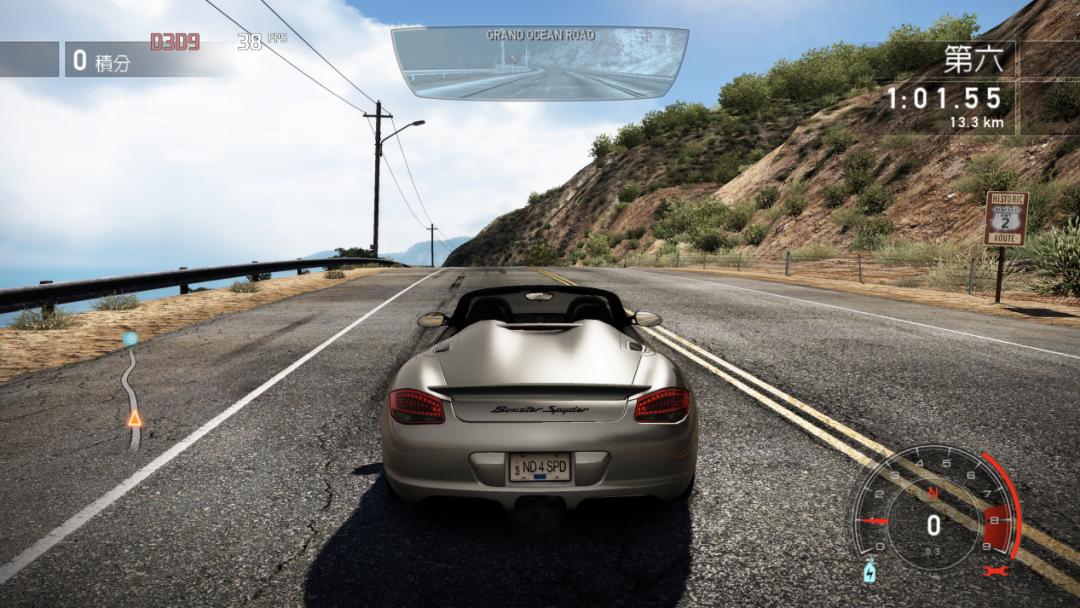
Task: Click the red wrench damage icon
Action: (993, 571)
